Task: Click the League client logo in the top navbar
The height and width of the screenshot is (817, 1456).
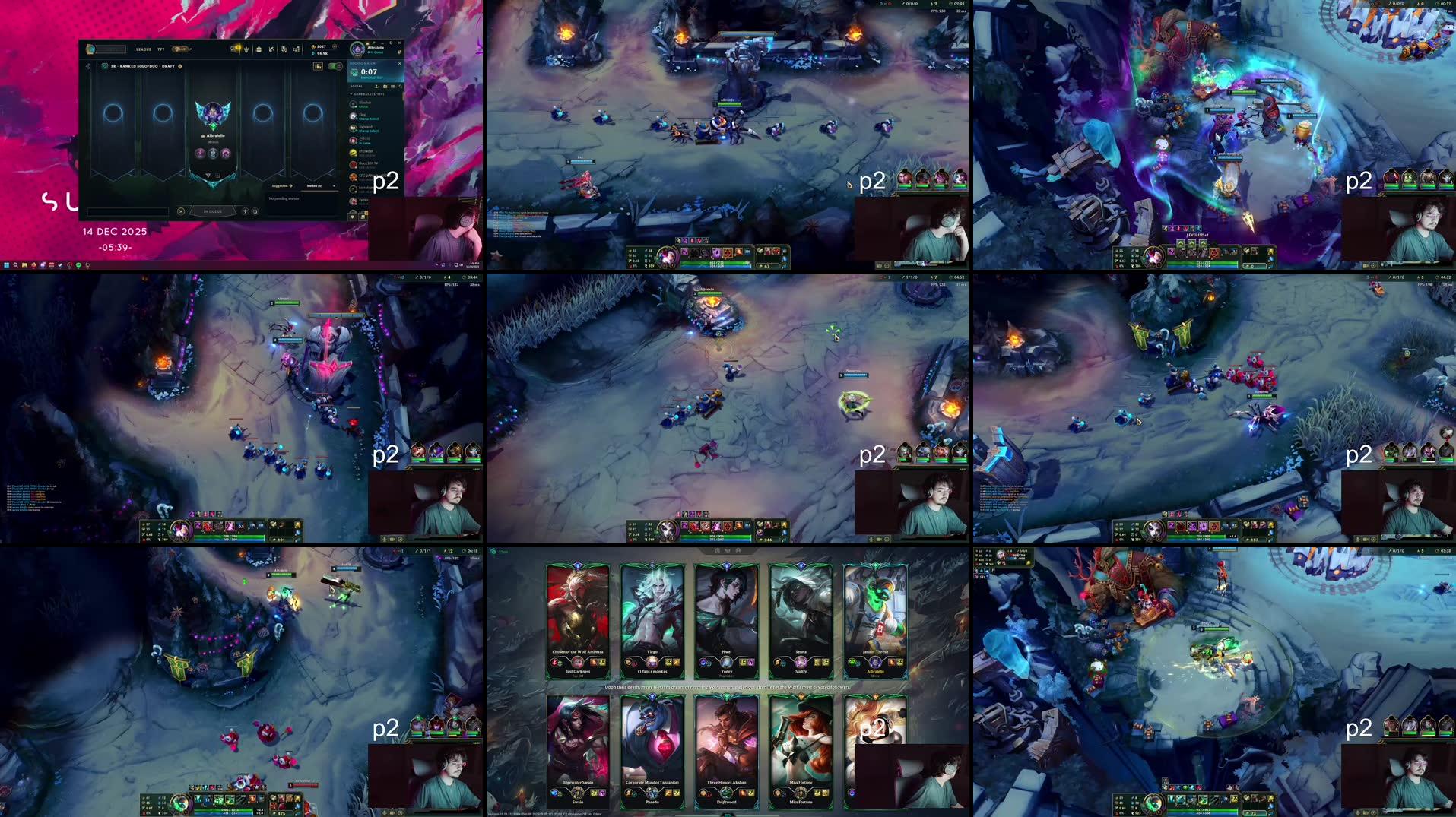Action: (x=90, y=49)
